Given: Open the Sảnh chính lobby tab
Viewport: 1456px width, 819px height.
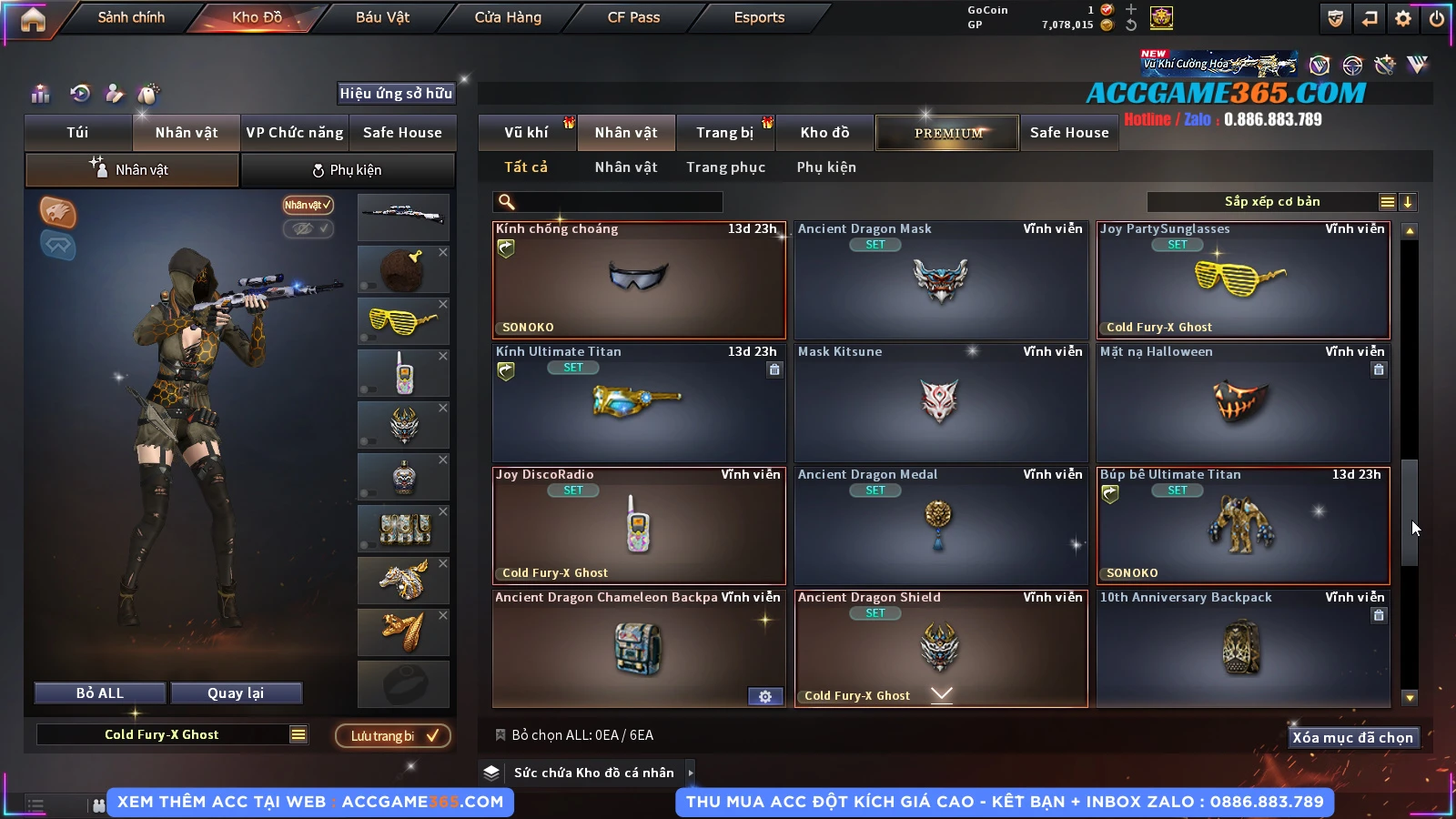Looking at the screenshot, I should [x=131, y=17].
